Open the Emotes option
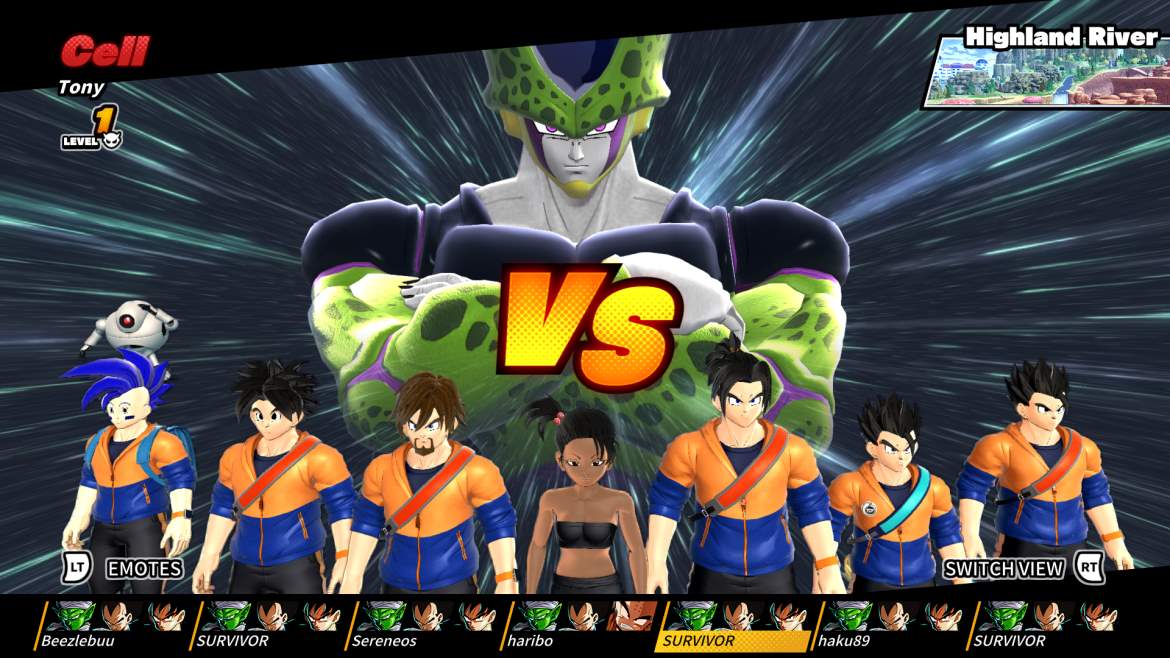Screen dimensions: 1170x658 (x=143, y=569)
